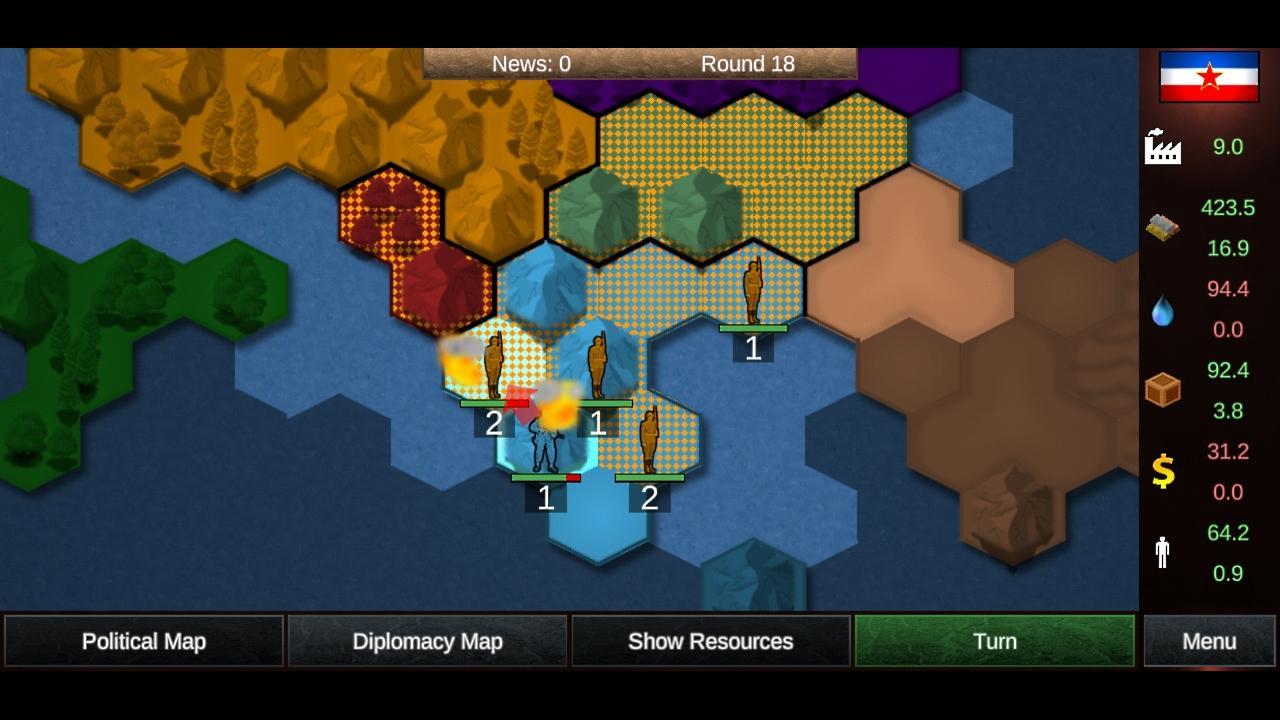Click the building materials icon in the sidebar
Viewport: 1280px width, 720px height.
coord(1160,228)
